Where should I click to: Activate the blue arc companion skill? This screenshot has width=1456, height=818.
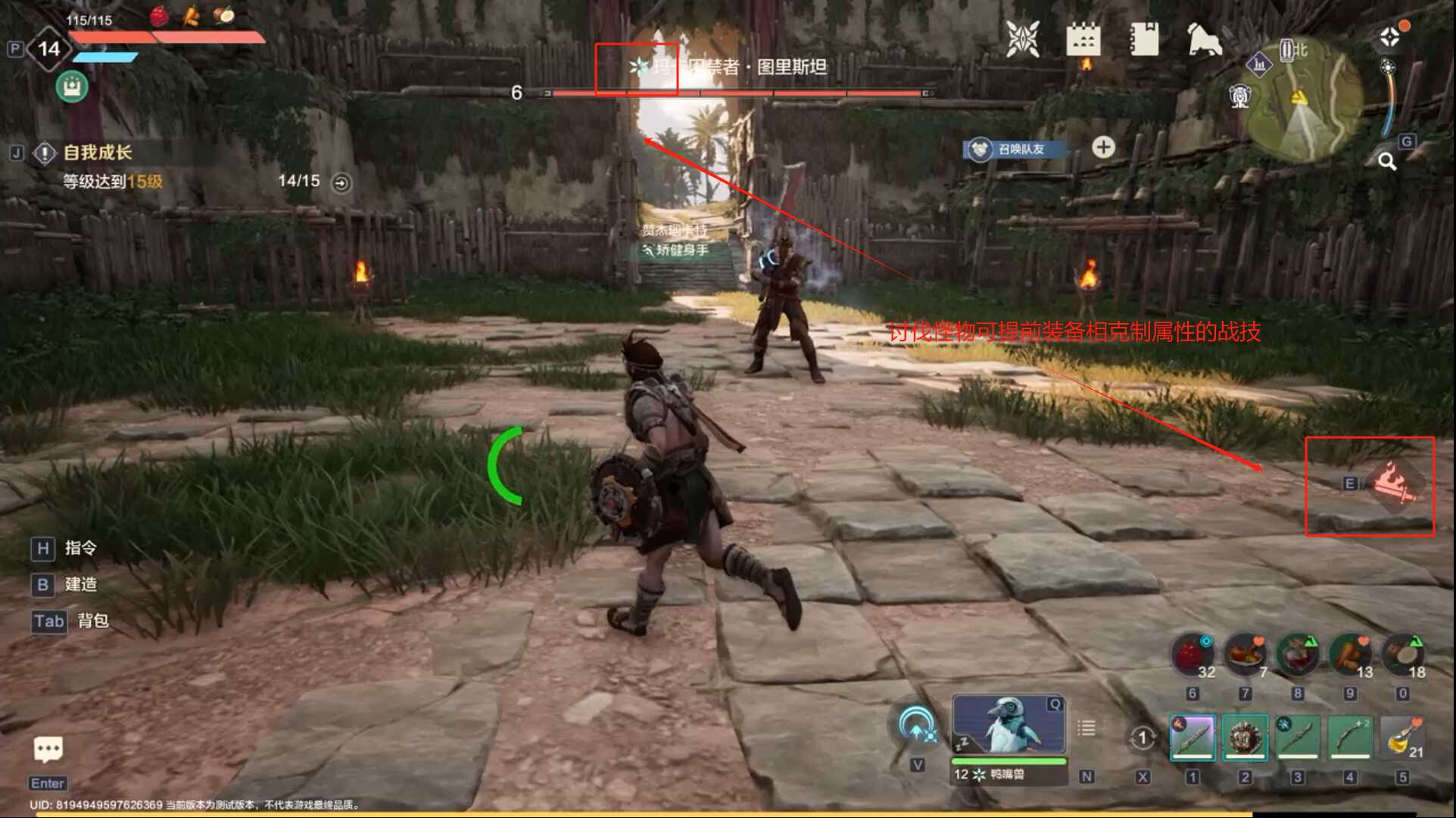917,726
